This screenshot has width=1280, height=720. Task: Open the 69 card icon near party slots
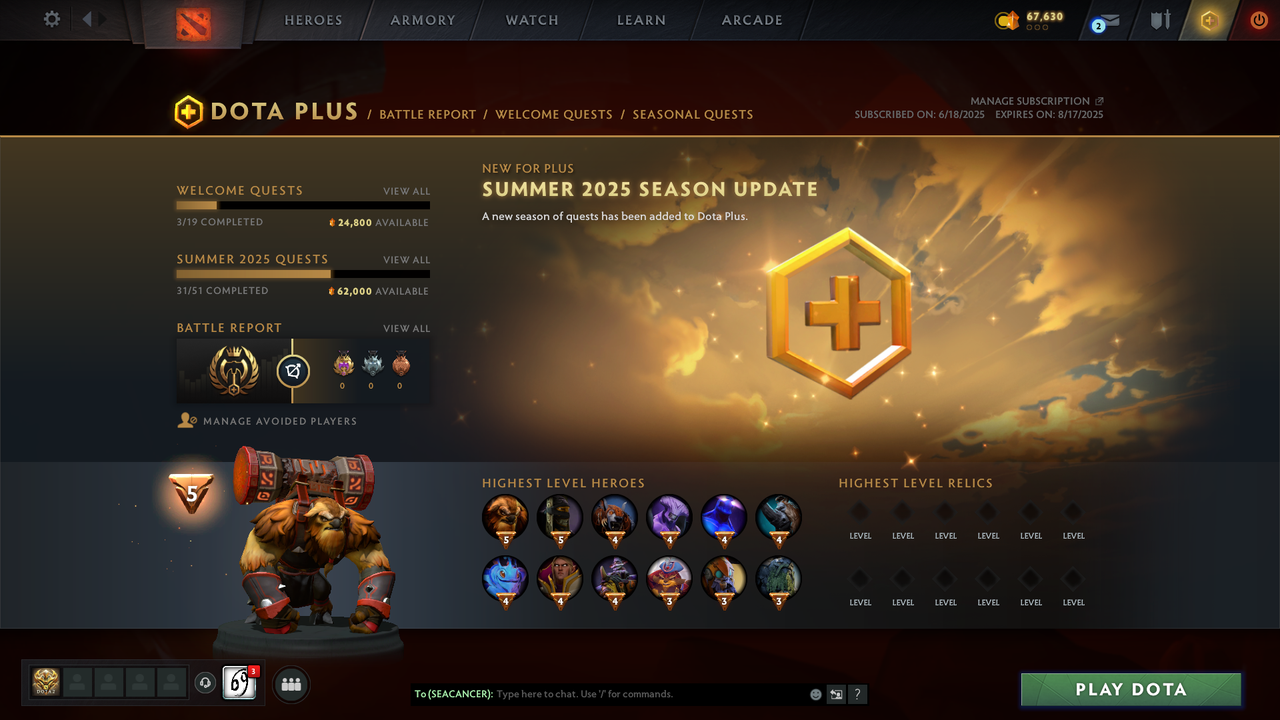238,683
